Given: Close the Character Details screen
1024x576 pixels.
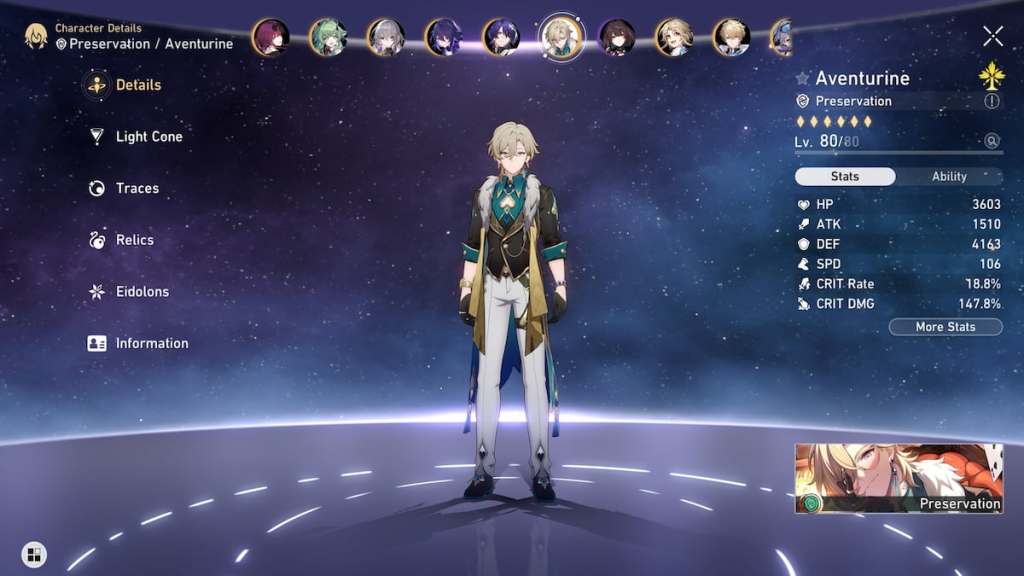Looking at the screenshot, I should 992,37.
